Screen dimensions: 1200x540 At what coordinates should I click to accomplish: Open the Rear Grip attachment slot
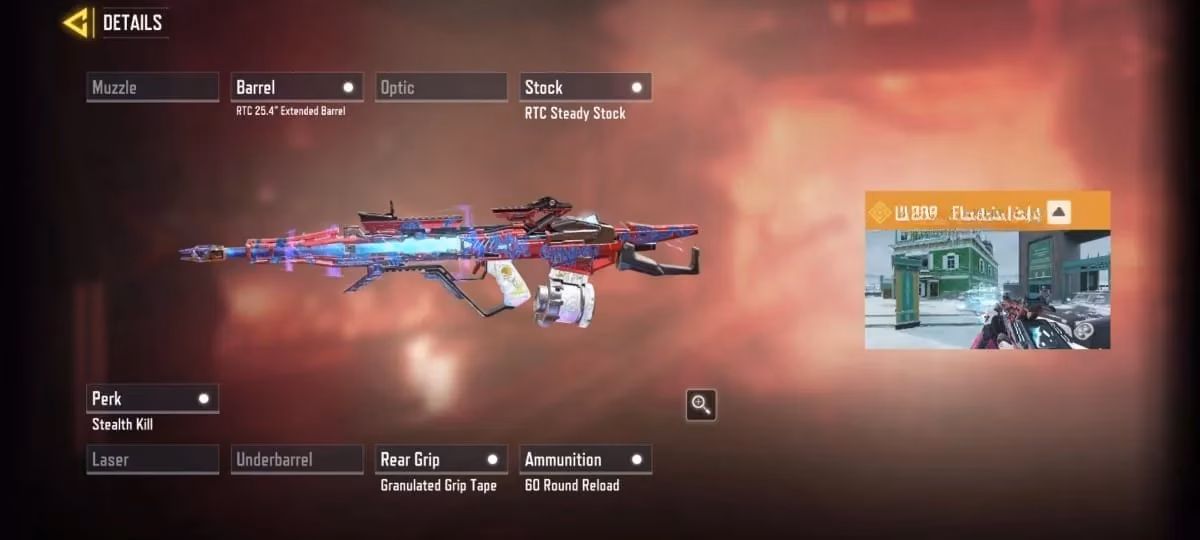(441, 459)
